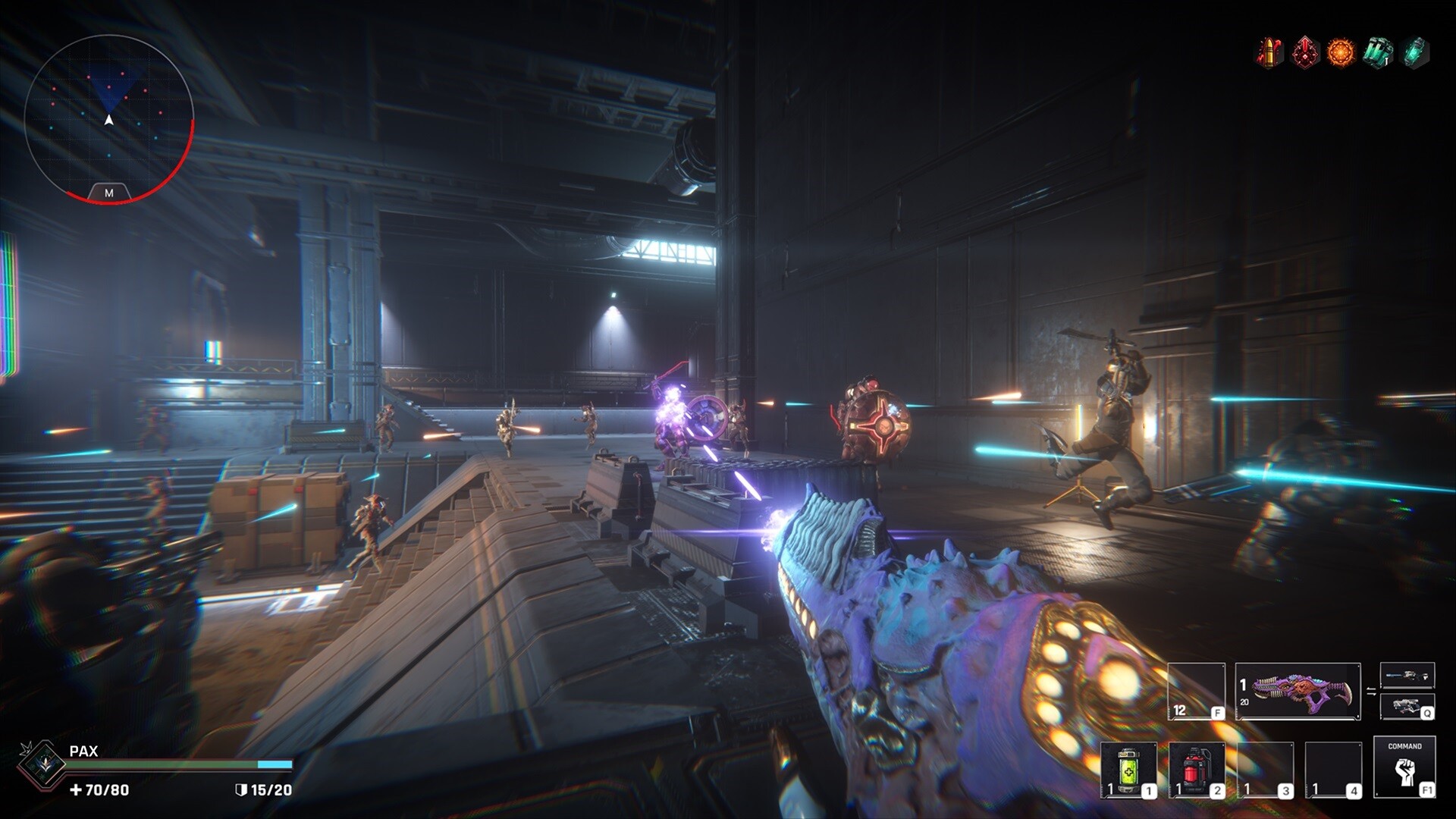This screenshot has width=1456, height=819.
Task: Click the circular radar minimap
Action: pyautogui.click(x=108, y=118)
